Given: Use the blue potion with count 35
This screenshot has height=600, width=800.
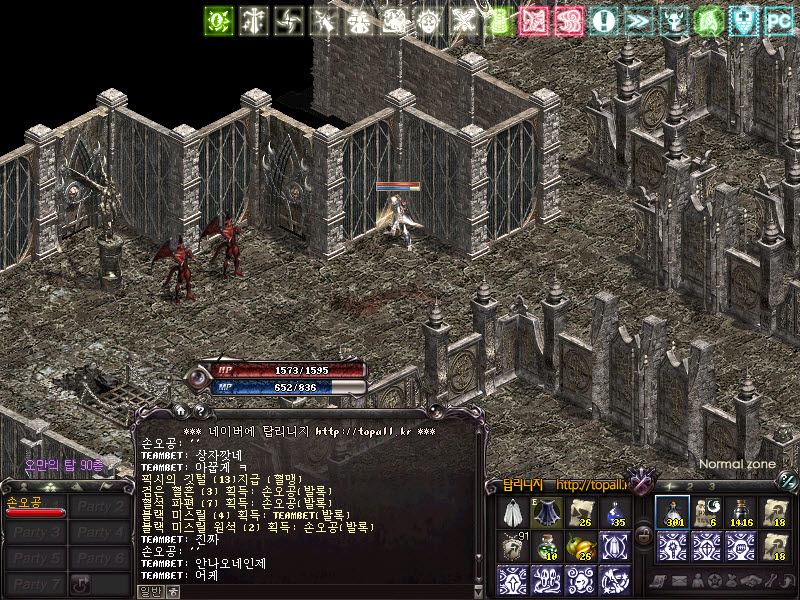Looking at the screenshot, I should 615,512.
